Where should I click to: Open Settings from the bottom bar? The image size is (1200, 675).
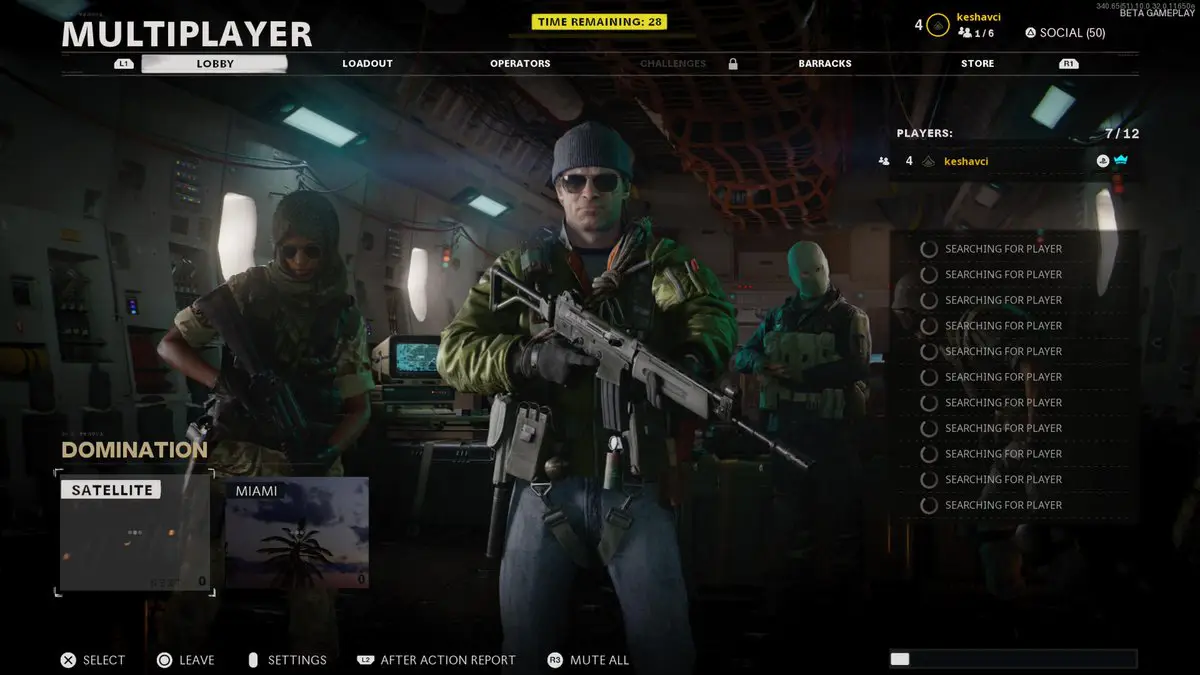click(286, 660)
